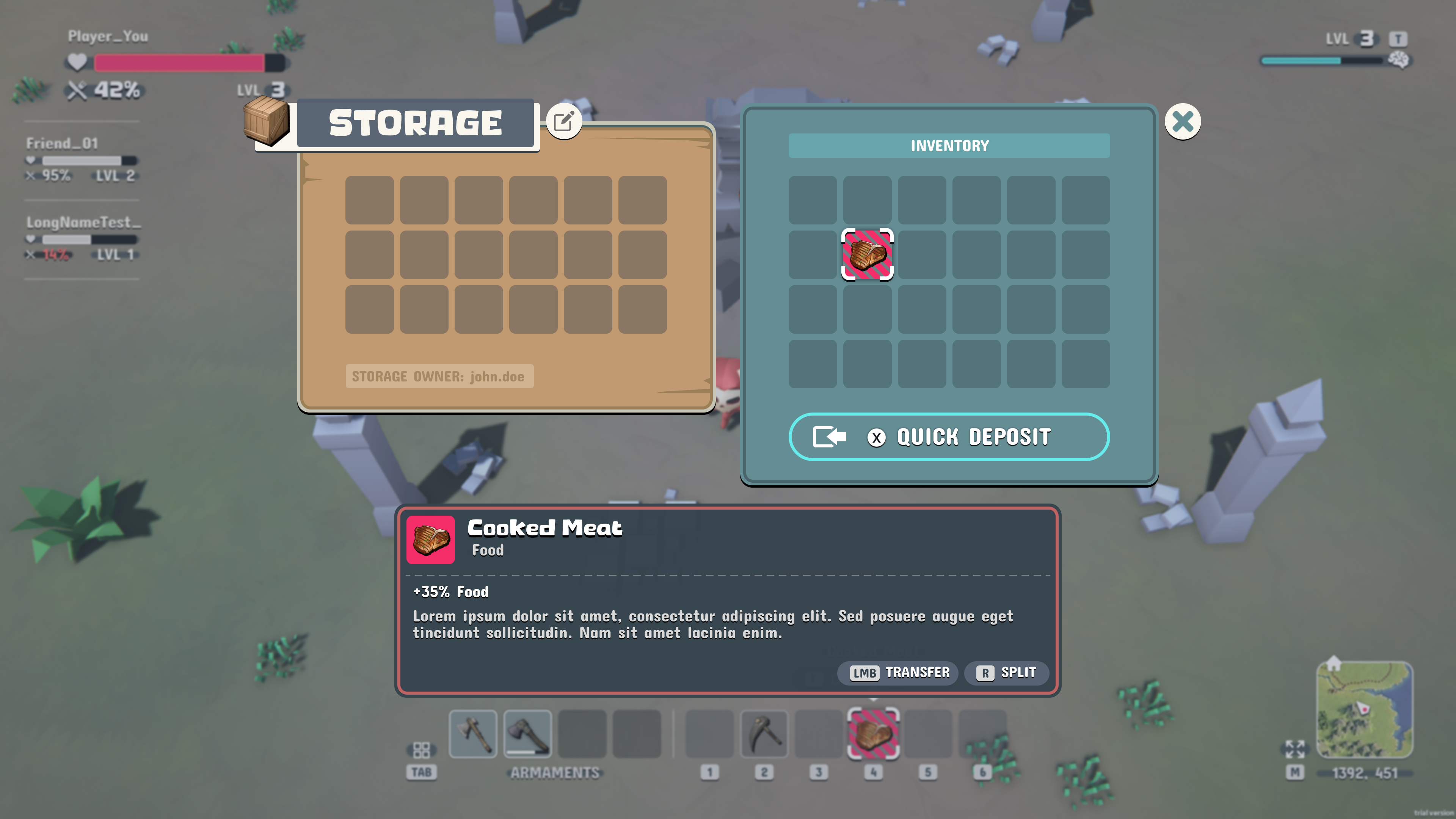Open the grid menu icon above TAB
Image resolution: width=1456 pixels, height=819 pixels.
422,750
